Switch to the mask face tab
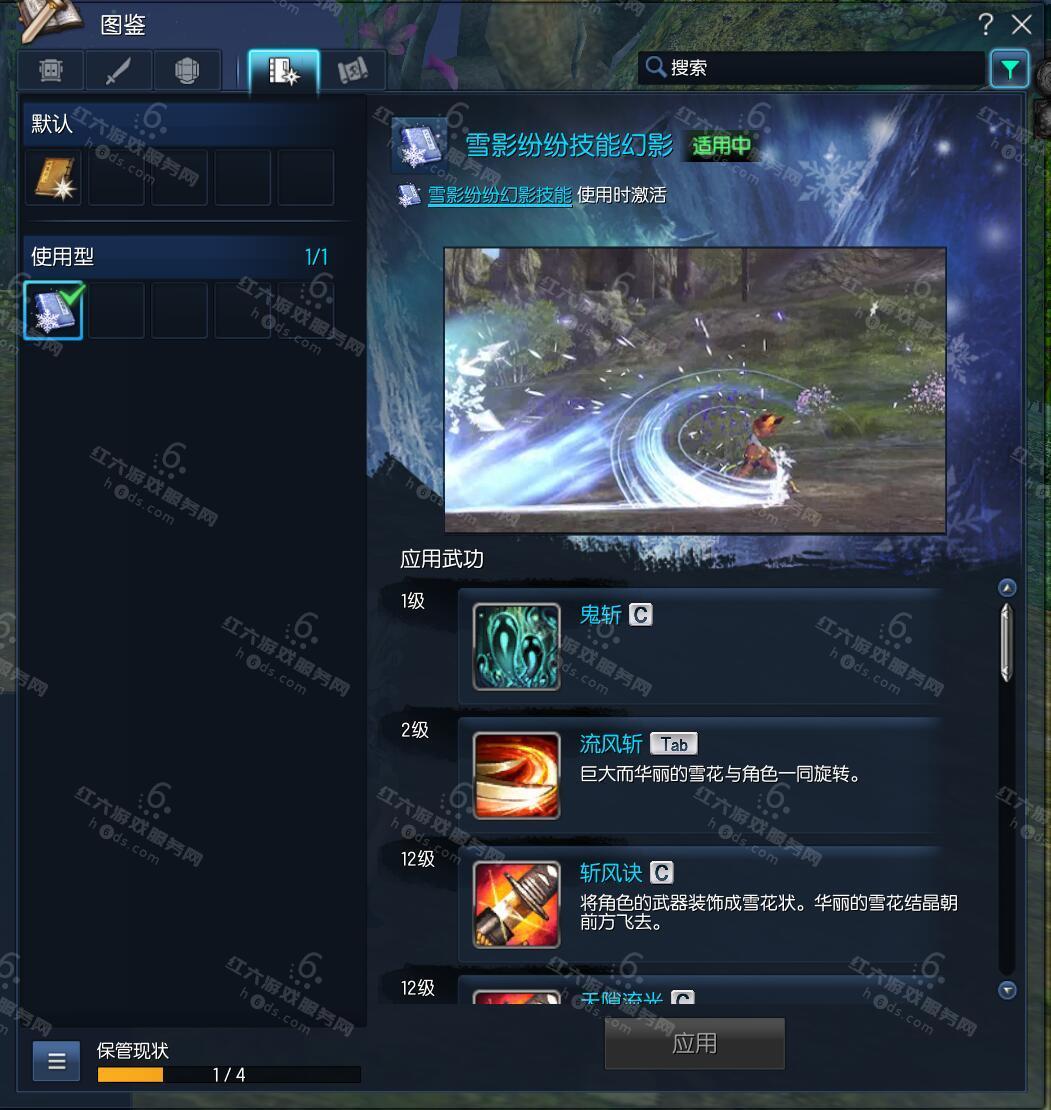The height and width of the screenshot is (1110, 1051). point(51,71)
